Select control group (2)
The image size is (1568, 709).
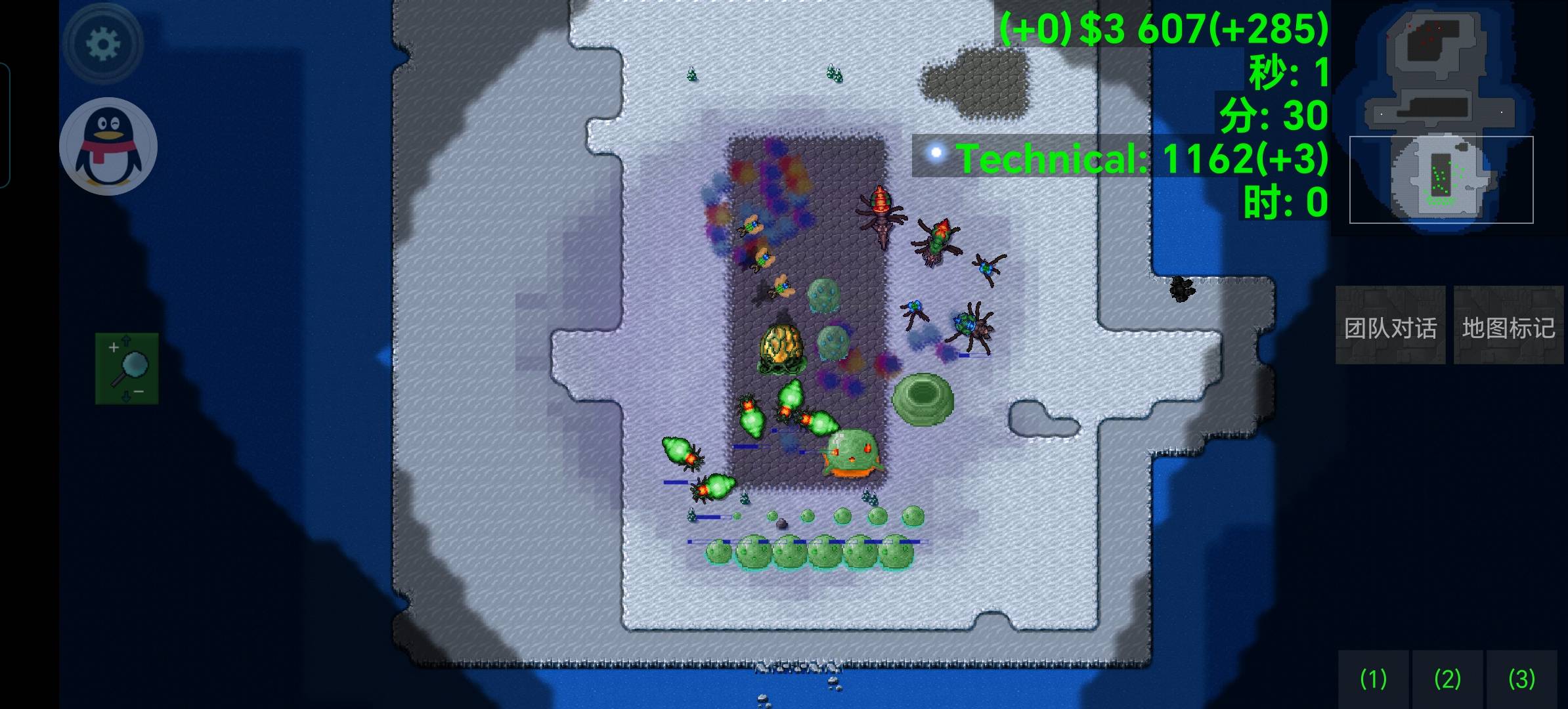pos(1447,679)
